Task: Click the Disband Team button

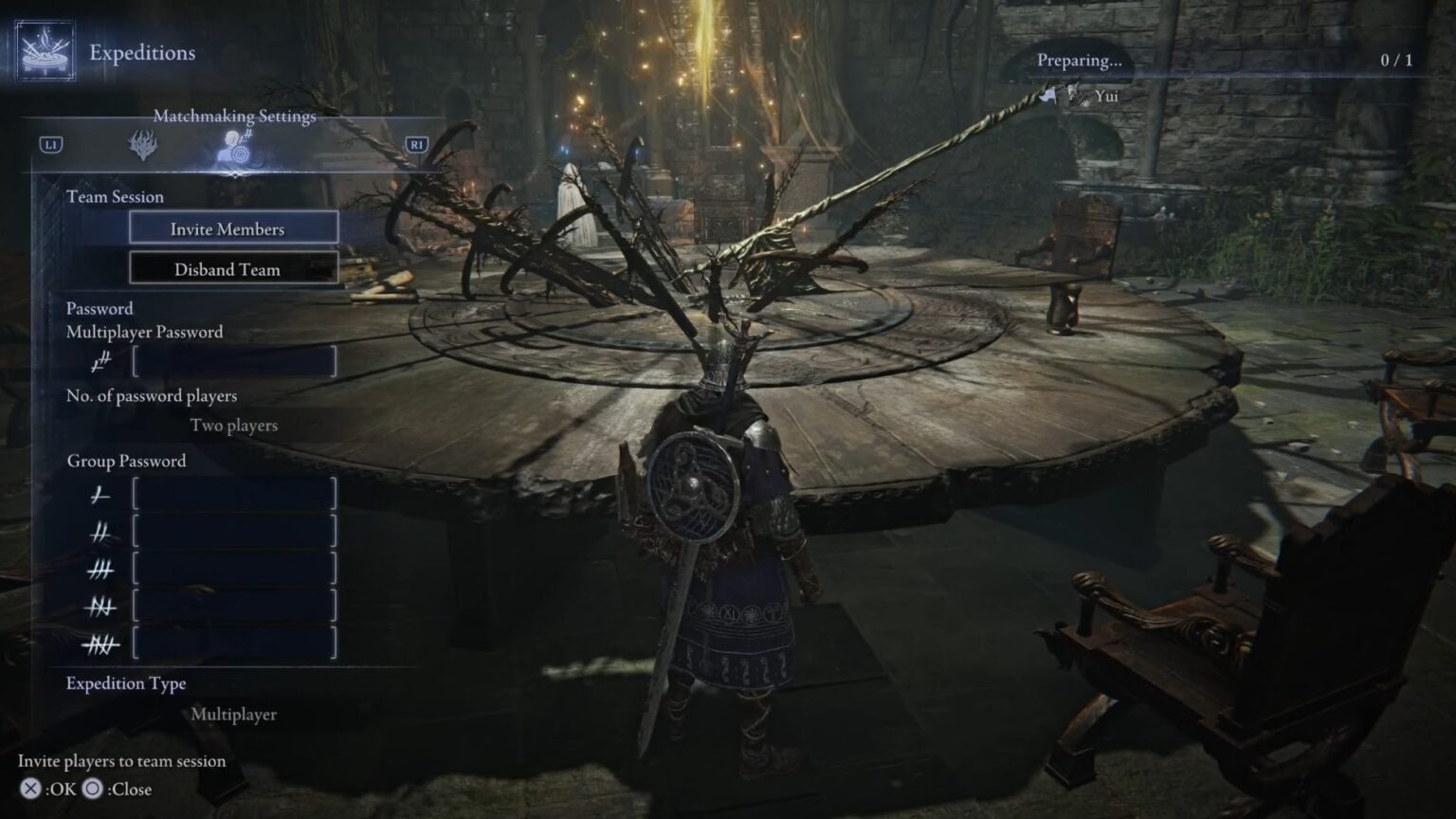Action: tap(233, 269)
